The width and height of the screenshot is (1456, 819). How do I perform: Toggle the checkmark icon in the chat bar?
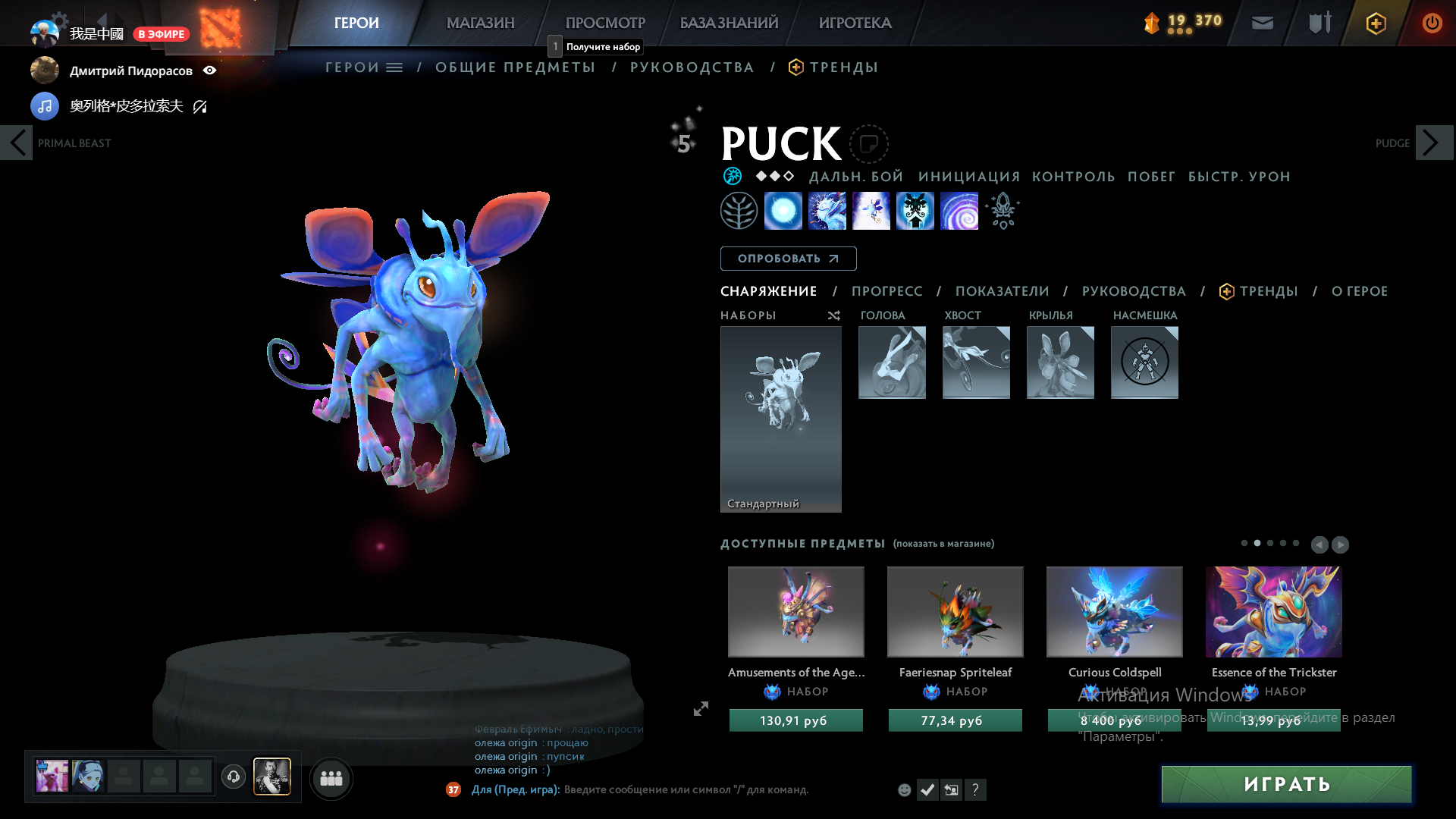[927, 789]
